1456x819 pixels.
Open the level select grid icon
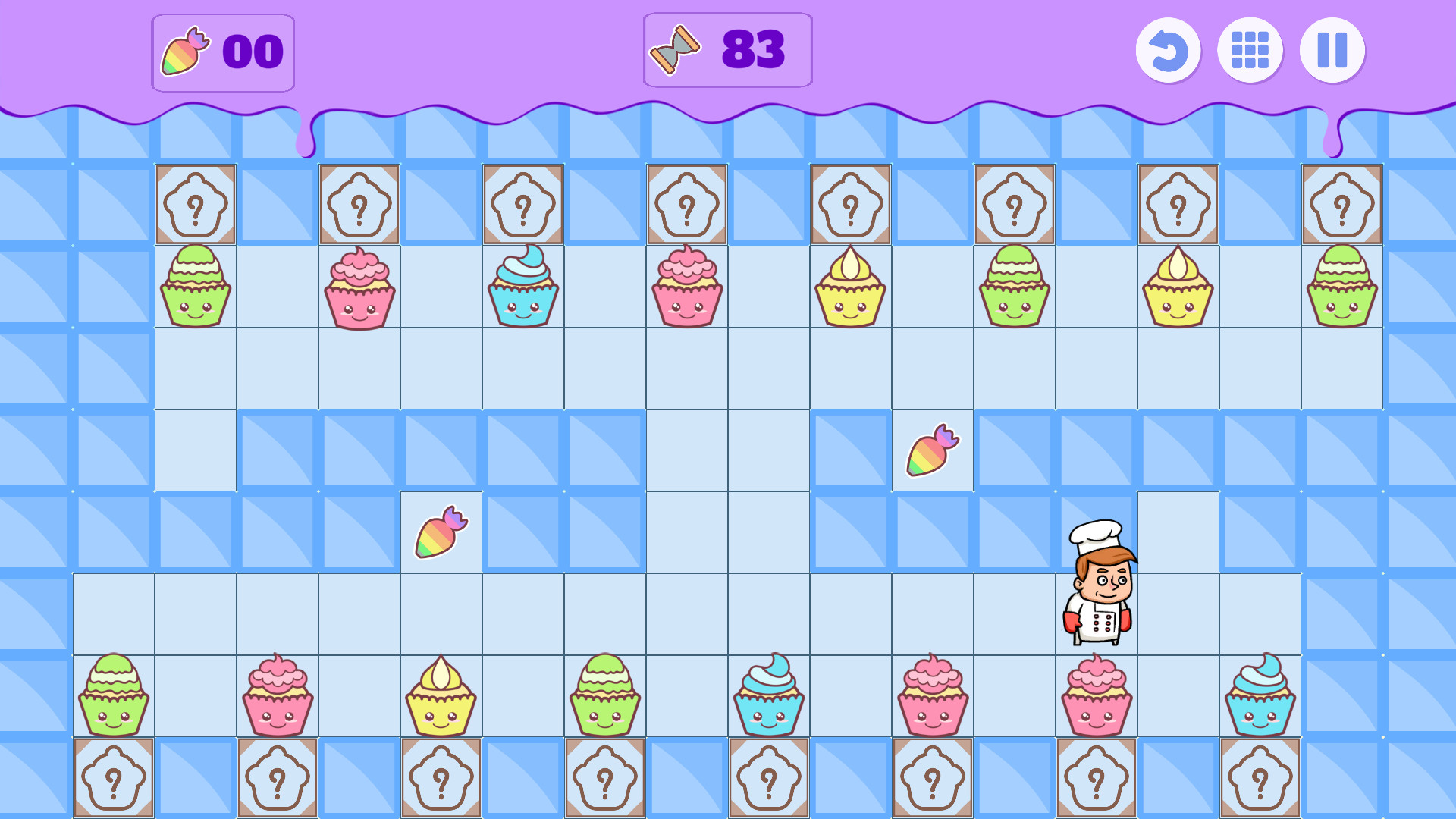pyautogui.click(x=1250, y=50)
